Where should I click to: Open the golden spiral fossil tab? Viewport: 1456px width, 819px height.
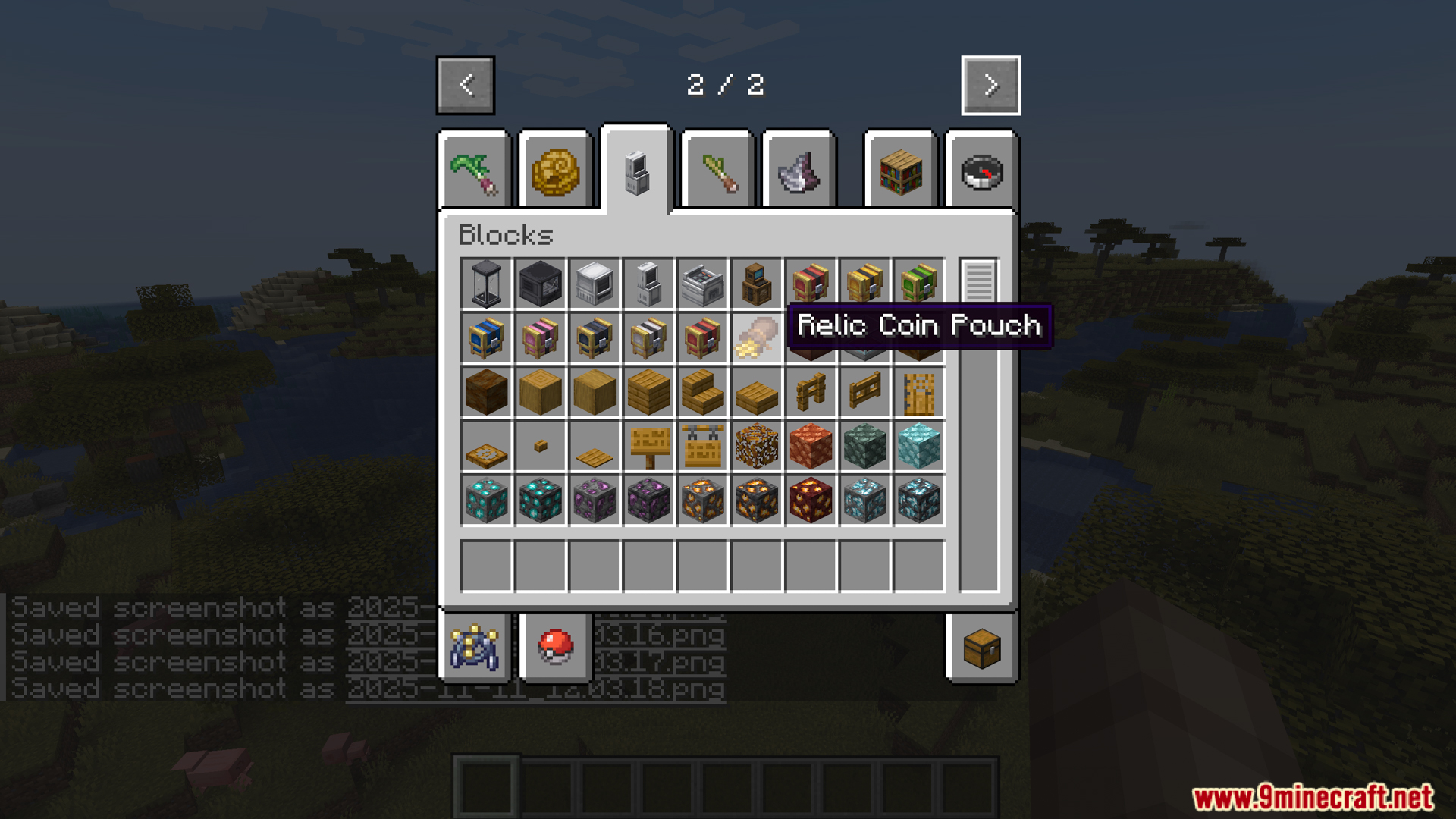coord(555,172)
